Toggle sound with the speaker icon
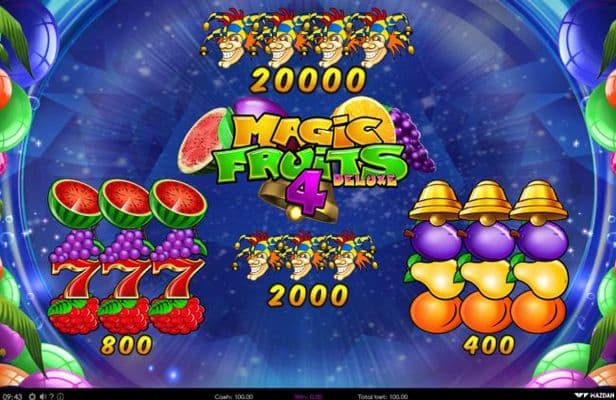This screenshot has height=400, width=616. point(42,396)
